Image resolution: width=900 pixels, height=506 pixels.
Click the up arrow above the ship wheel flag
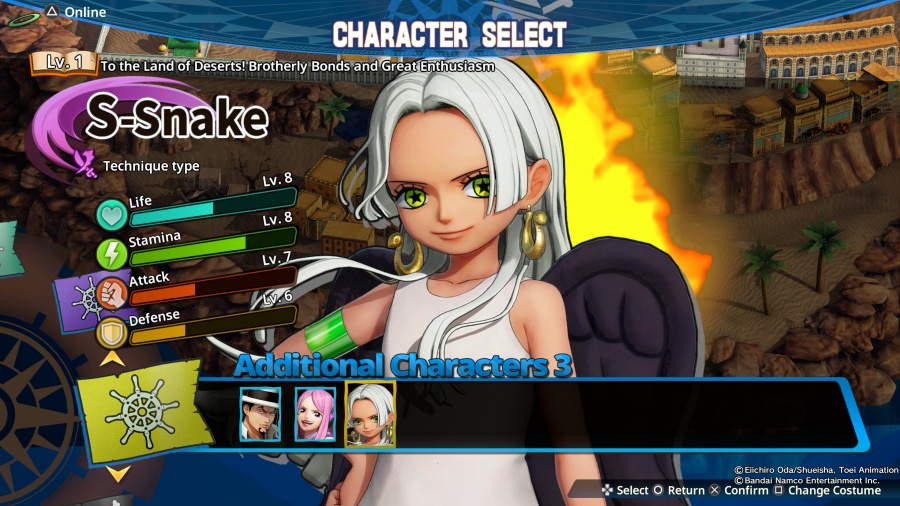point(114,357)
